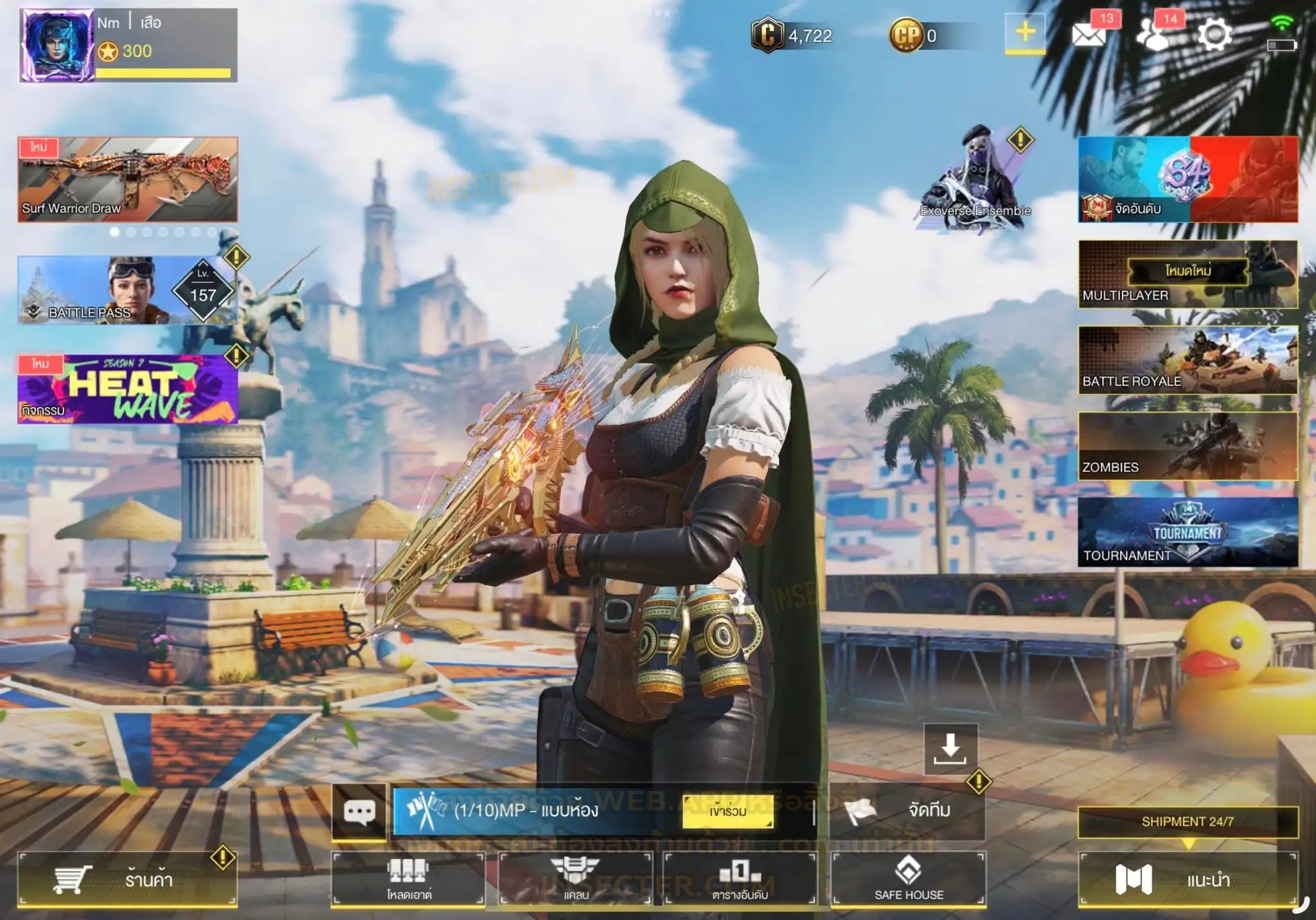Screen dimensions: 1316x920
Task: Open the gear settings menu
Action: click(x=1214, y=35)
